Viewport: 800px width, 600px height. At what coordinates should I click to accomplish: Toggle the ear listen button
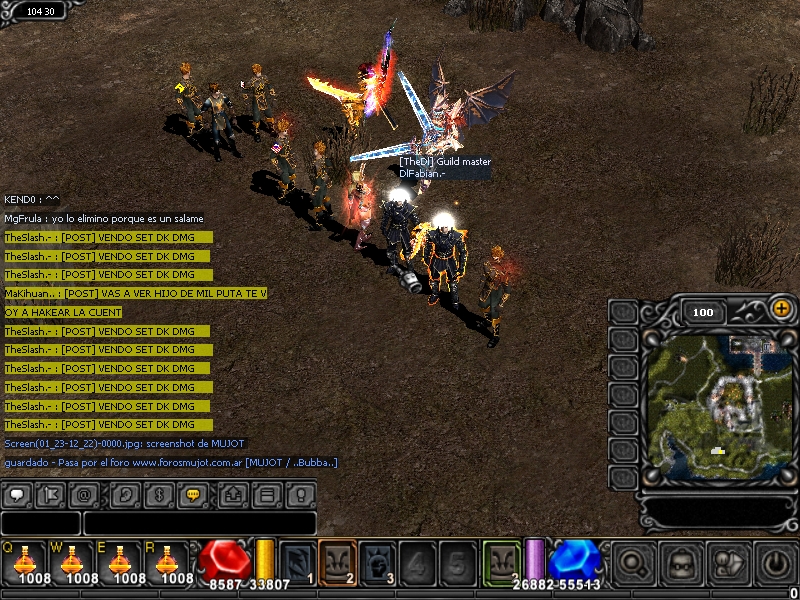(x=126, y=494)
